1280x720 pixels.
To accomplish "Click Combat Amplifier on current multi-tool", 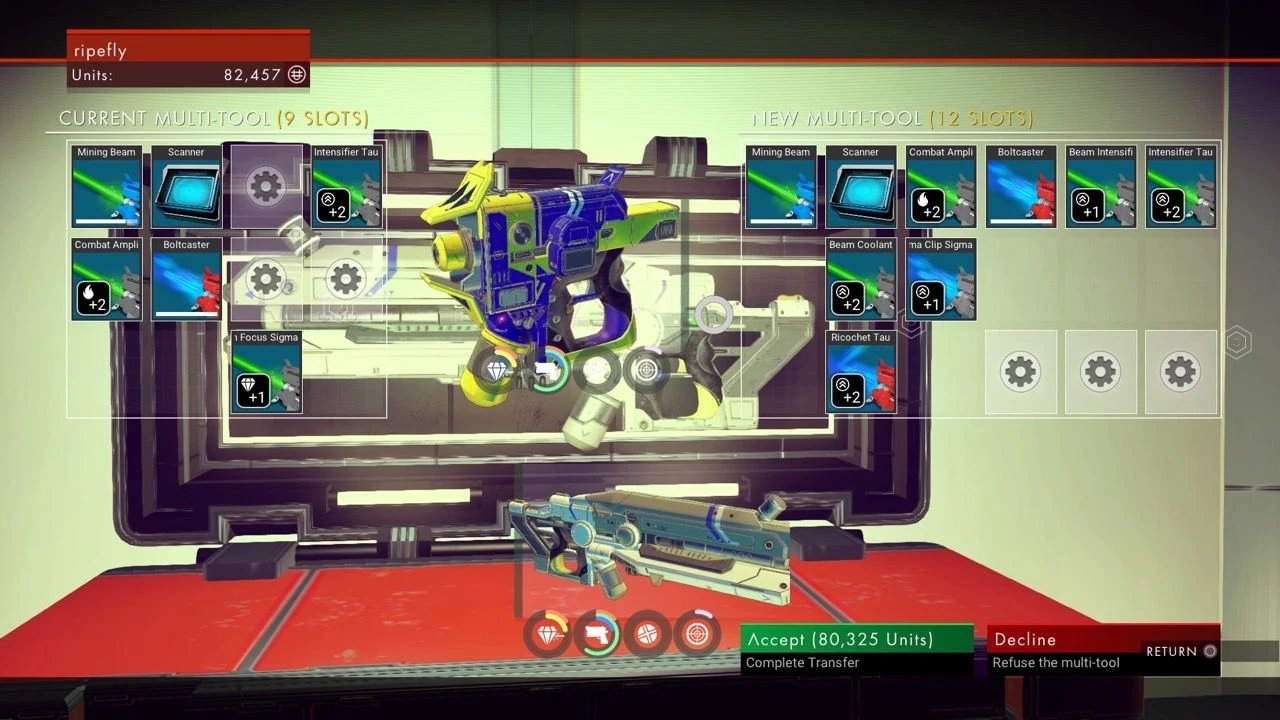I will click(106, 279).
